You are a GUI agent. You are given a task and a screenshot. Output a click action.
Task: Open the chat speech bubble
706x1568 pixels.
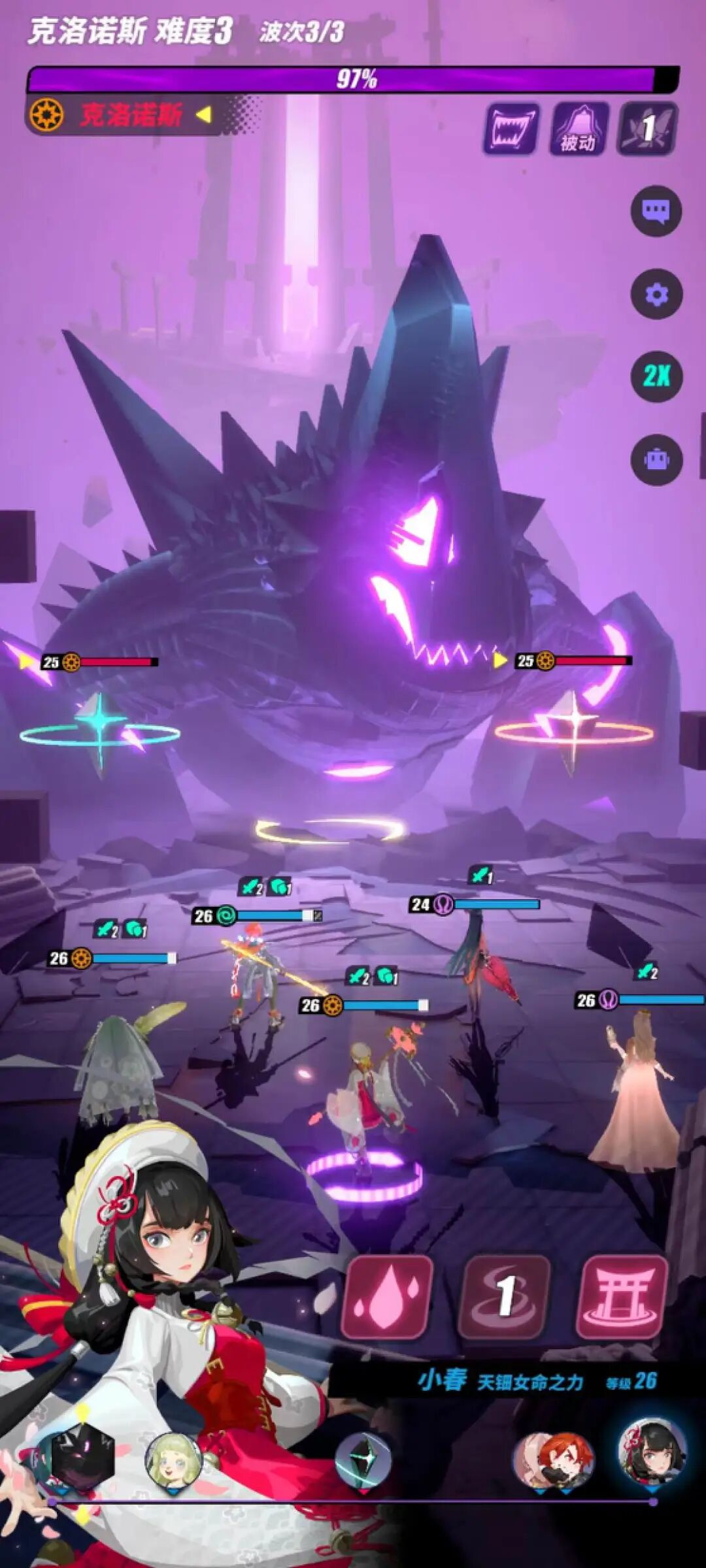656,211
